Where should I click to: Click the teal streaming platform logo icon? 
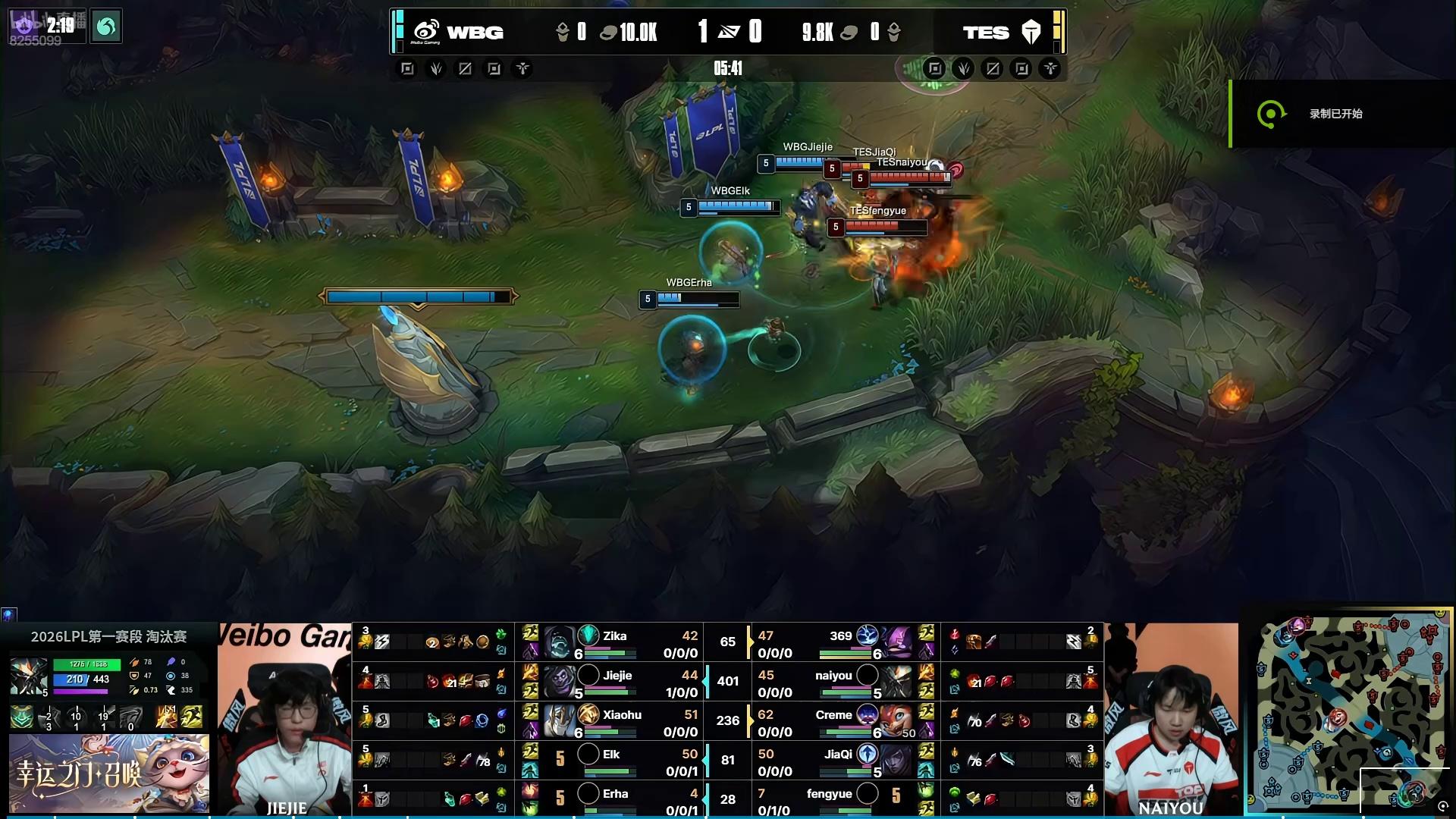tap(106, 27)
